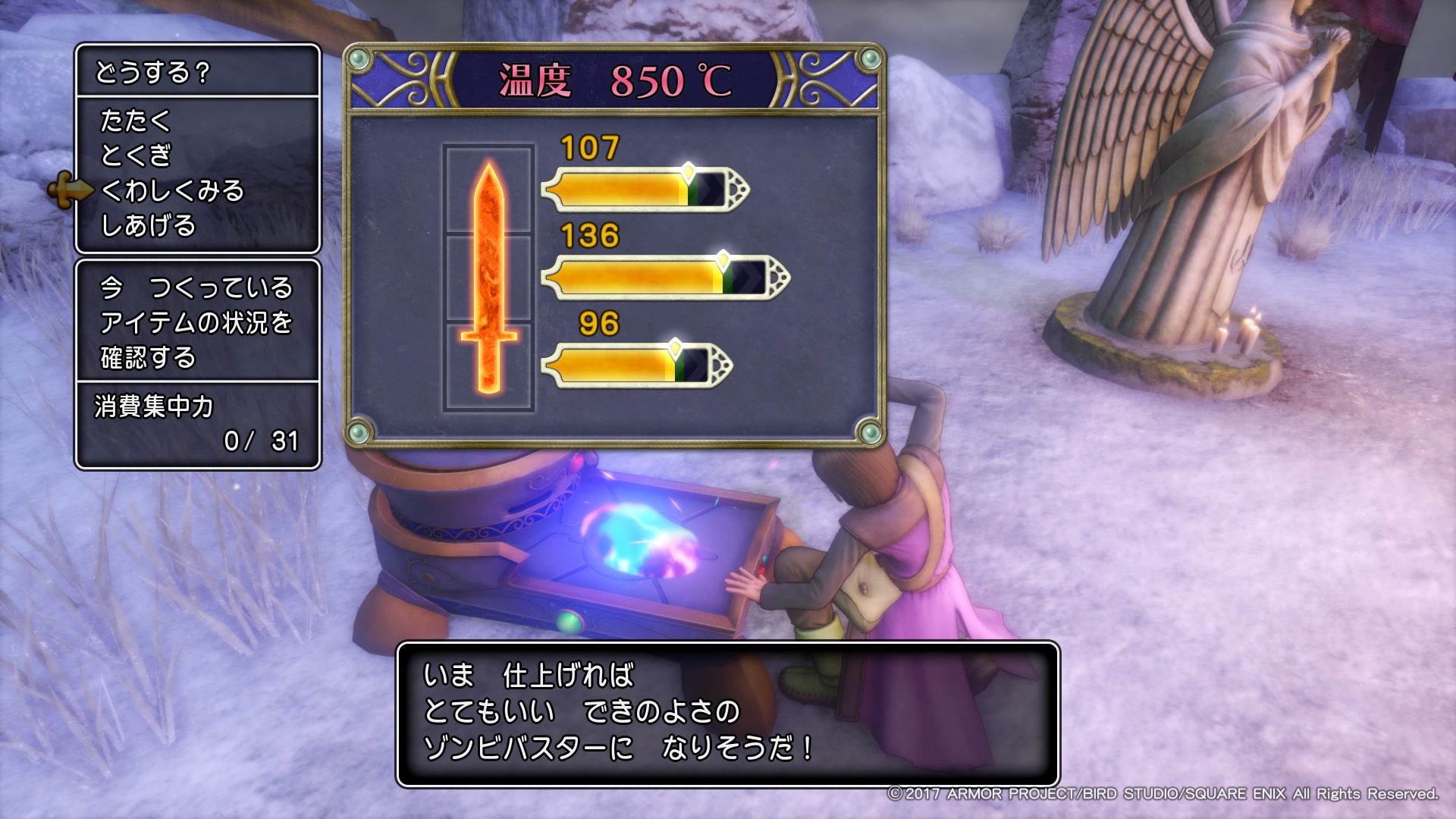The width and height of the screenshot is (1456, 819).
Task: Select しあげる to finish forging
Action: click(149, 226)
